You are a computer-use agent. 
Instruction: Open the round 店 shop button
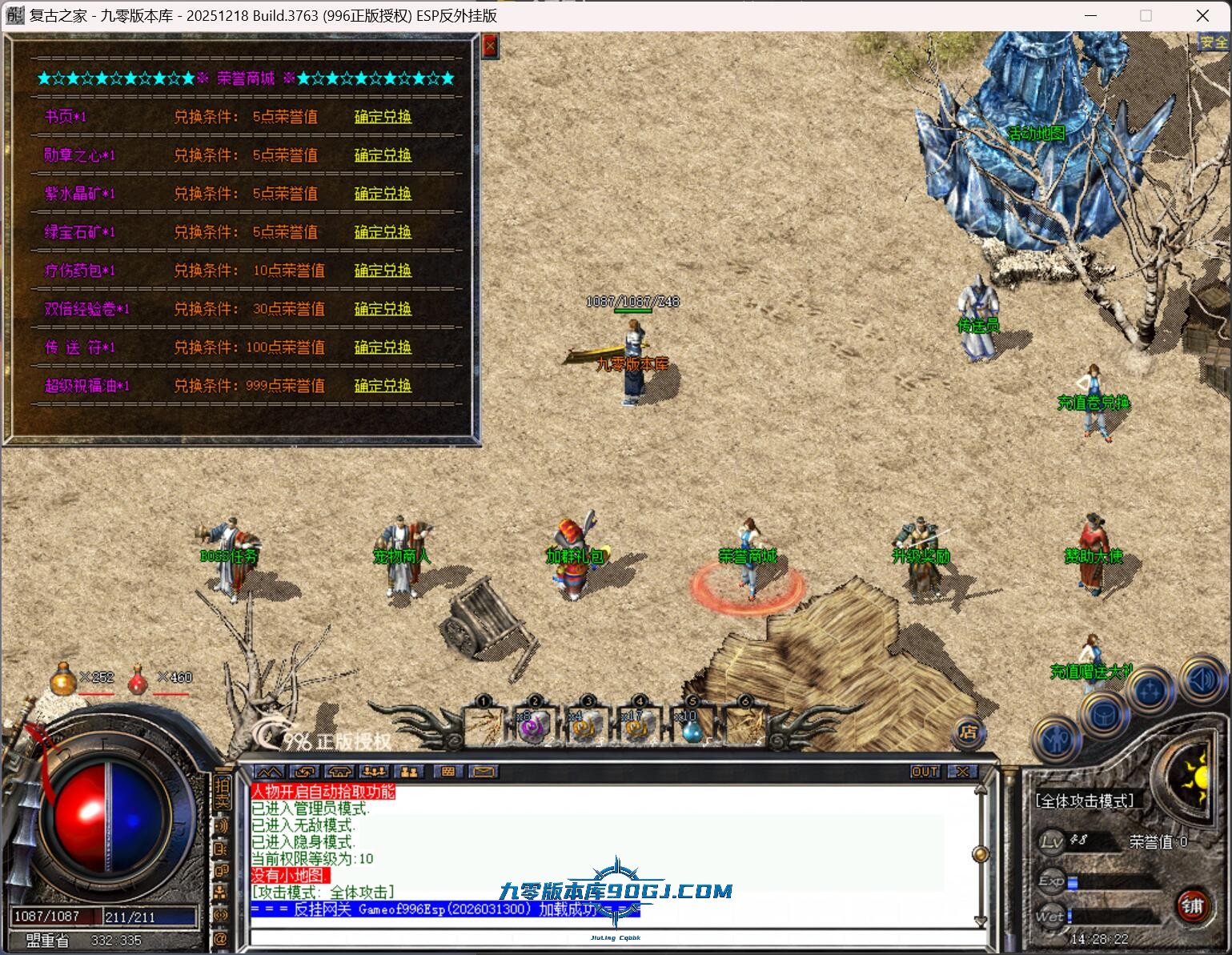click(968, 731)
